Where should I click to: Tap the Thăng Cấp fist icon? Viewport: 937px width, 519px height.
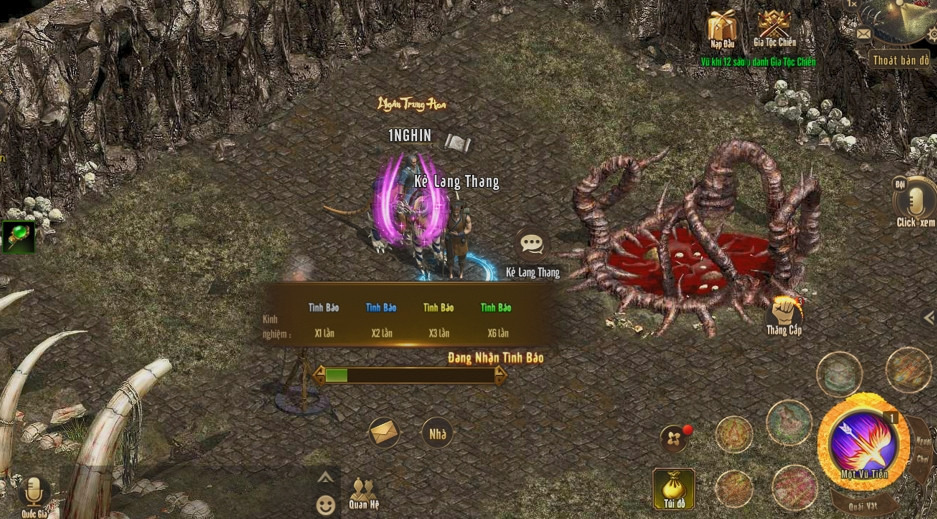point(786,312)
